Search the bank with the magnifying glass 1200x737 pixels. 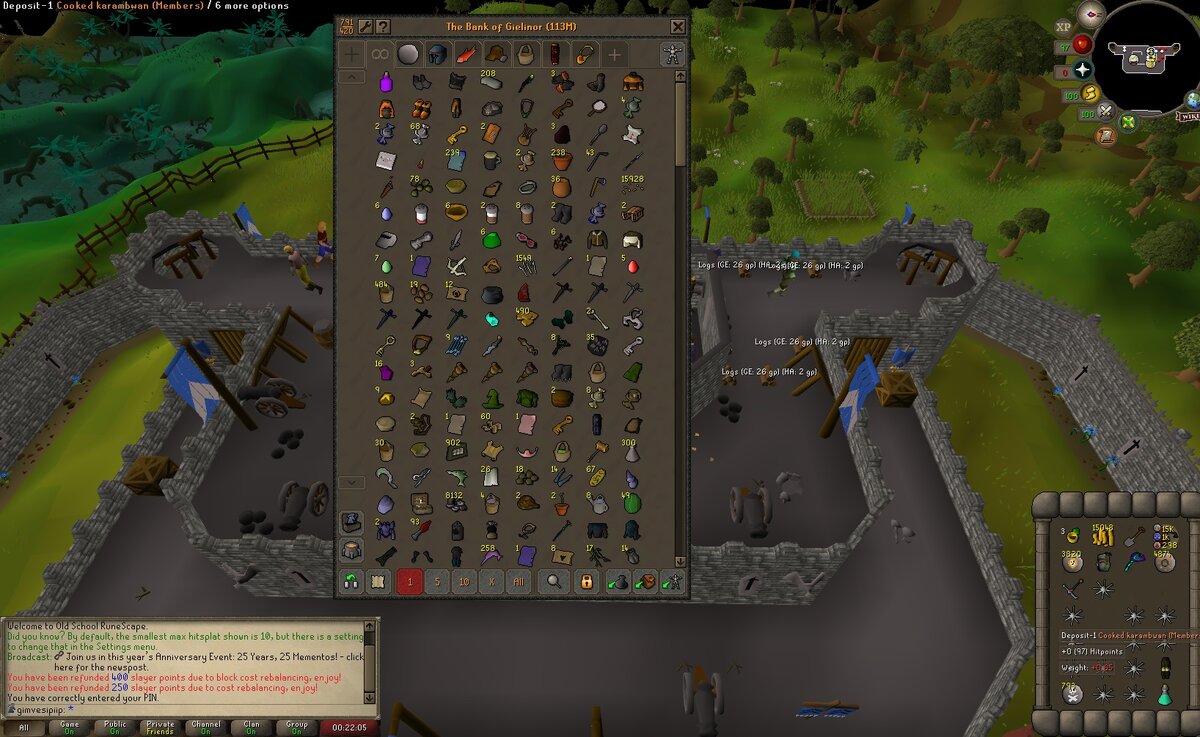point(554,582)
